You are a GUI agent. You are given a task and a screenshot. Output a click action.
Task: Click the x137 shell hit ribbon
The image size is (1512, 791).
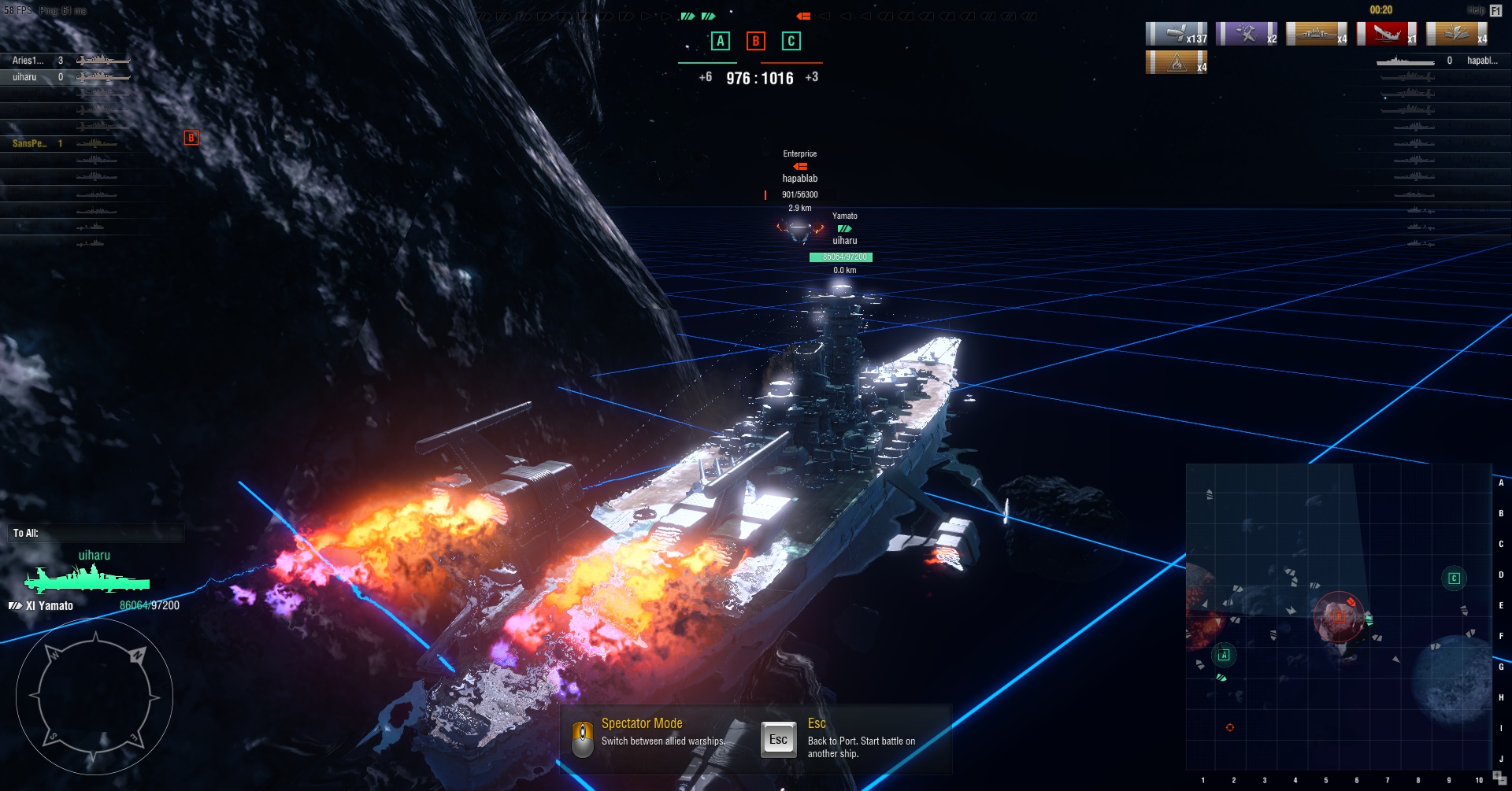point(1177,34)
